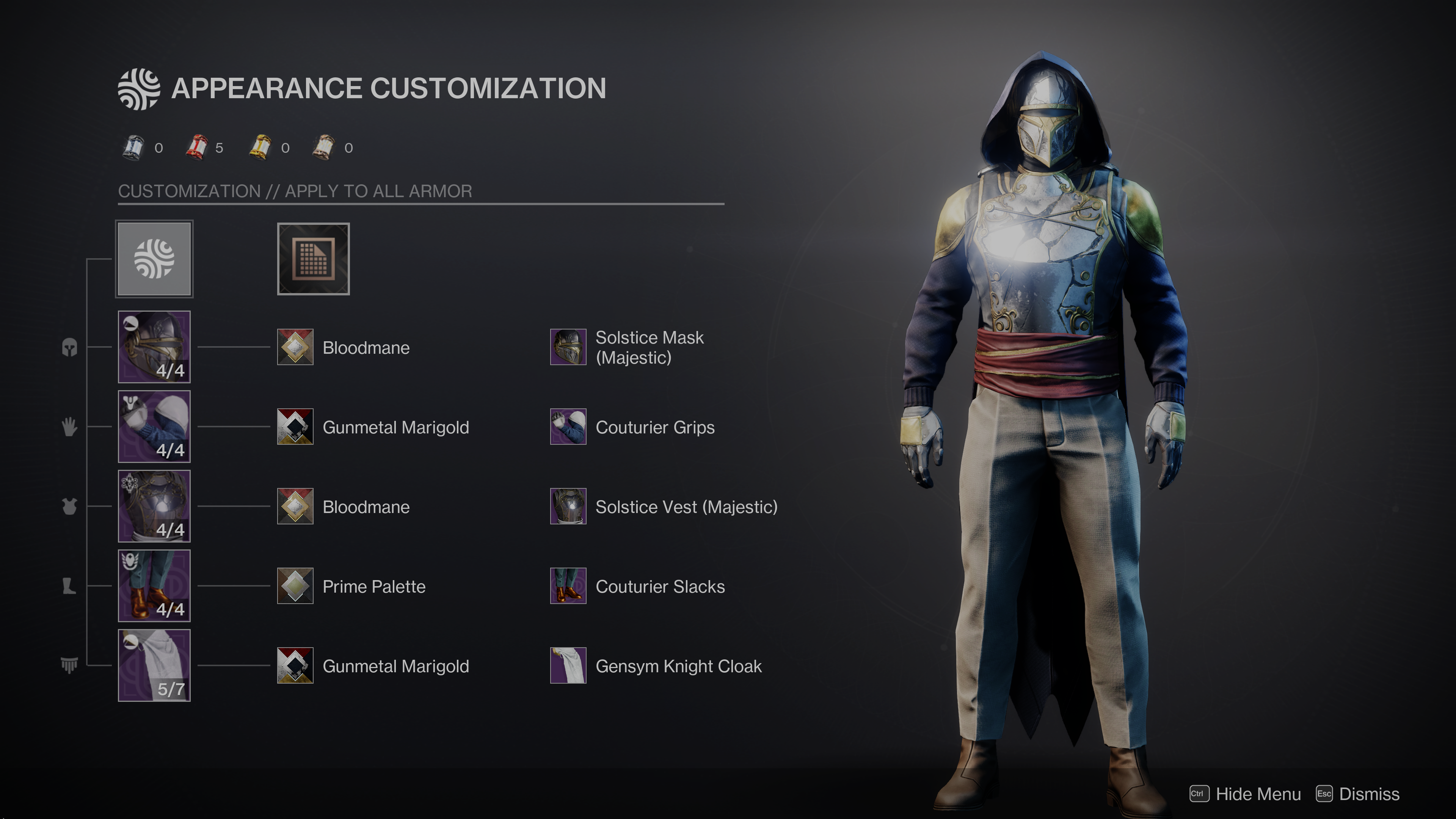This screenshot has width=1456, height=819.
Task: Select the leg armor slot thumbnail
Action: (154, 585)
